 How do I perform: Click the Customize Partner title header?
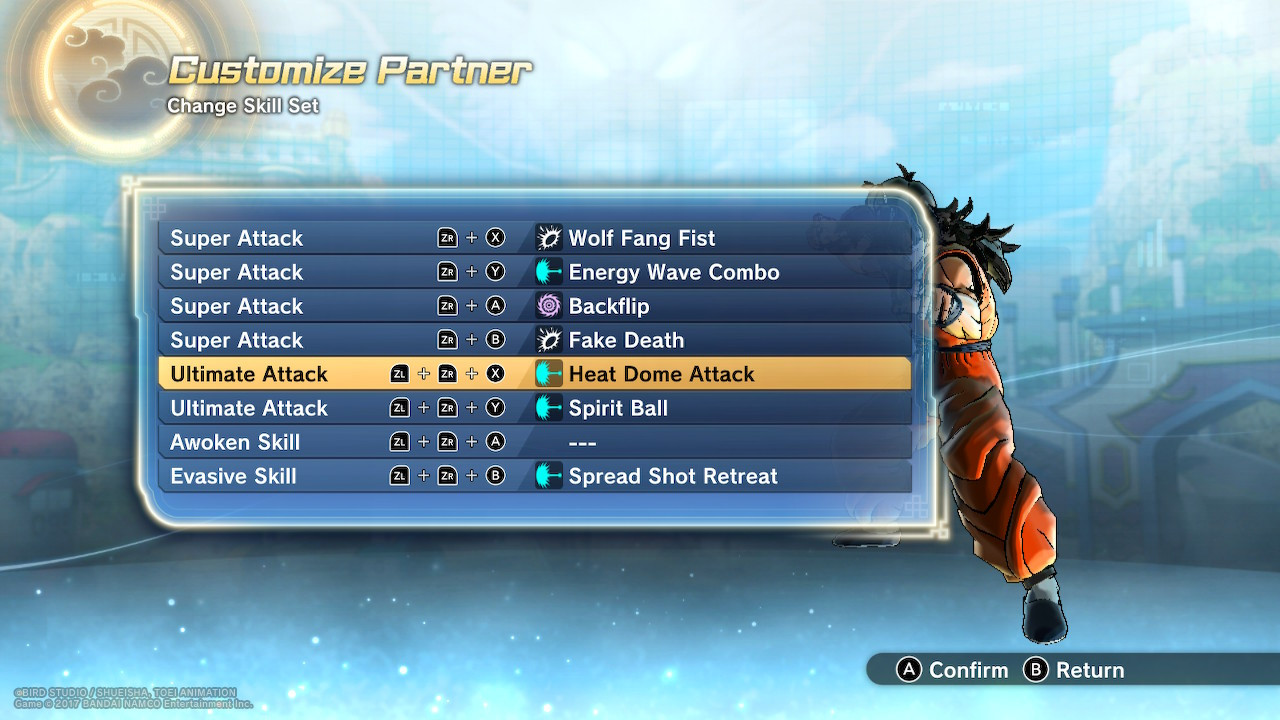tap(350, 70)
